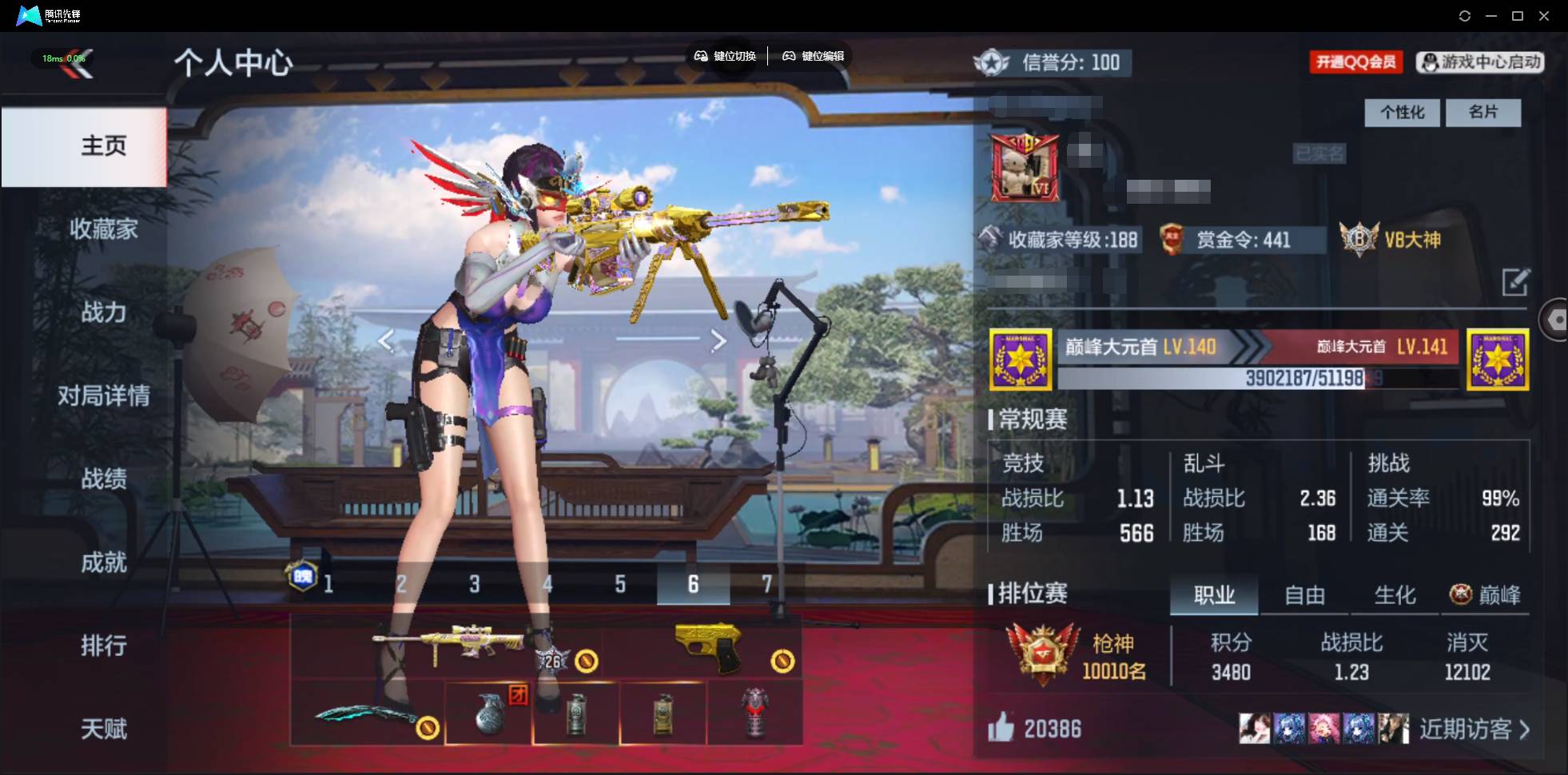Click the 开通QQ会员 button
This screenshot has width=1568, height=775.
click(1356, 62)
